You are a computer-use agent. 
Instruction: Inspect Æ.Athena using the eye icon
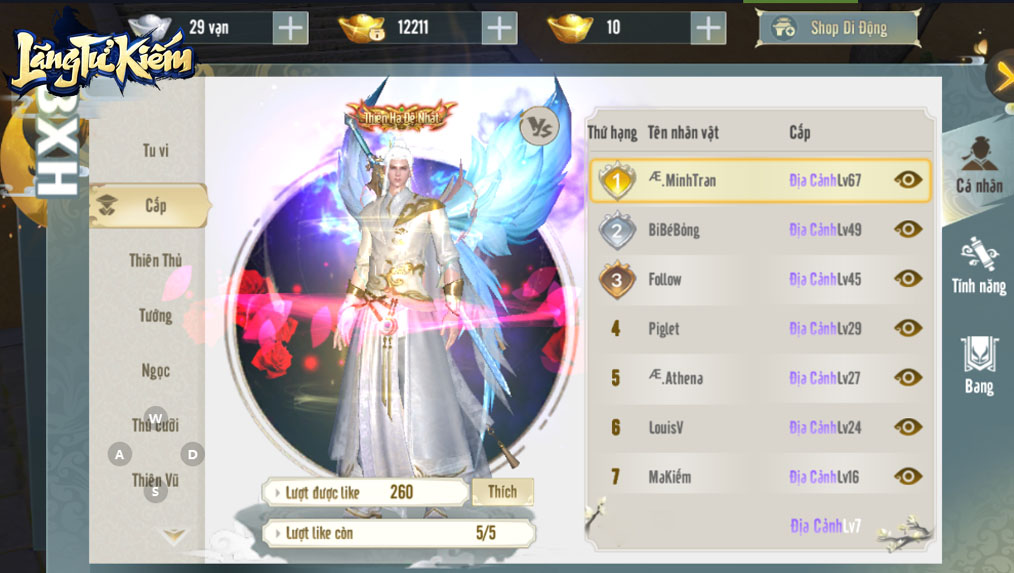(908, 377)
